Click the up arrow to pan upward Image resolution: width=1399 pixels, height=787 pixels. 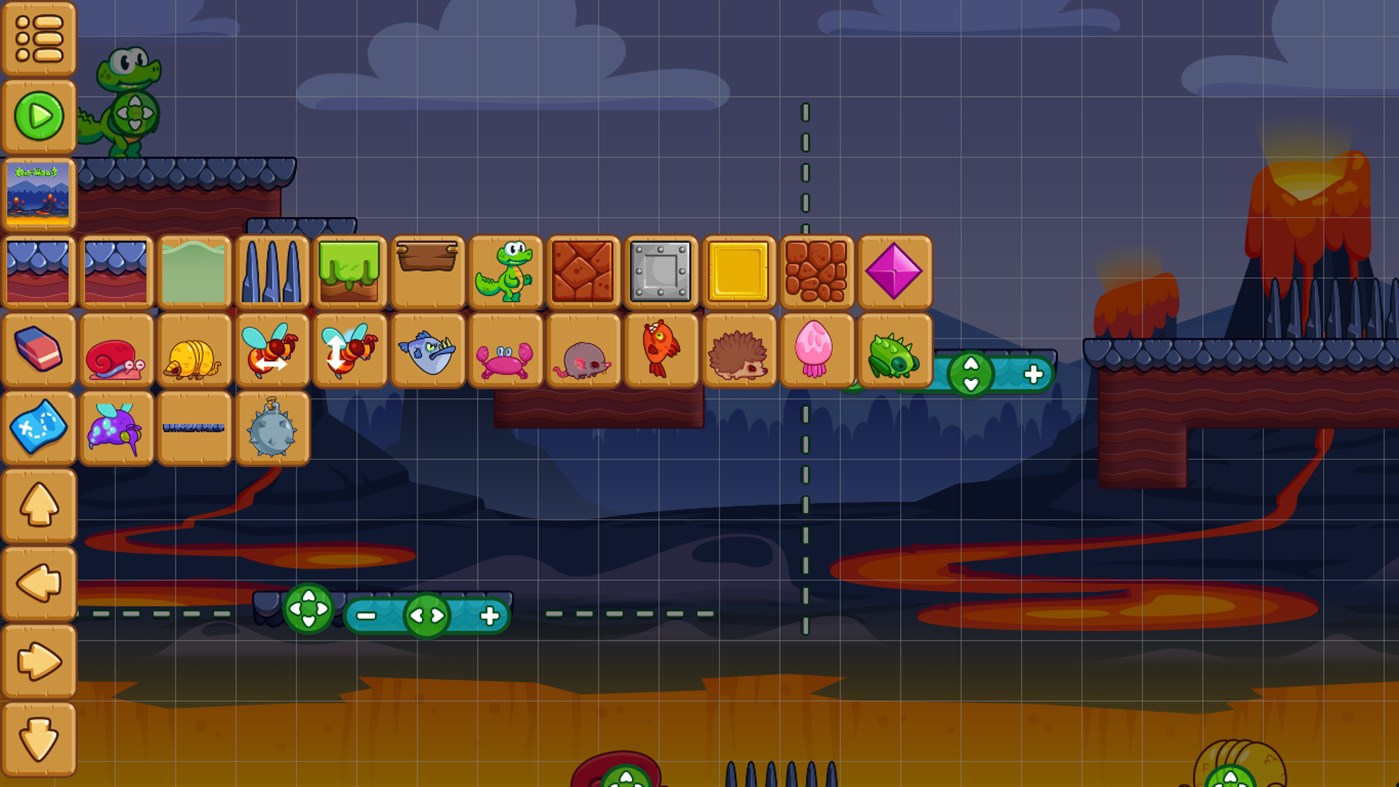pyautogui.click(x=38, y=505)
